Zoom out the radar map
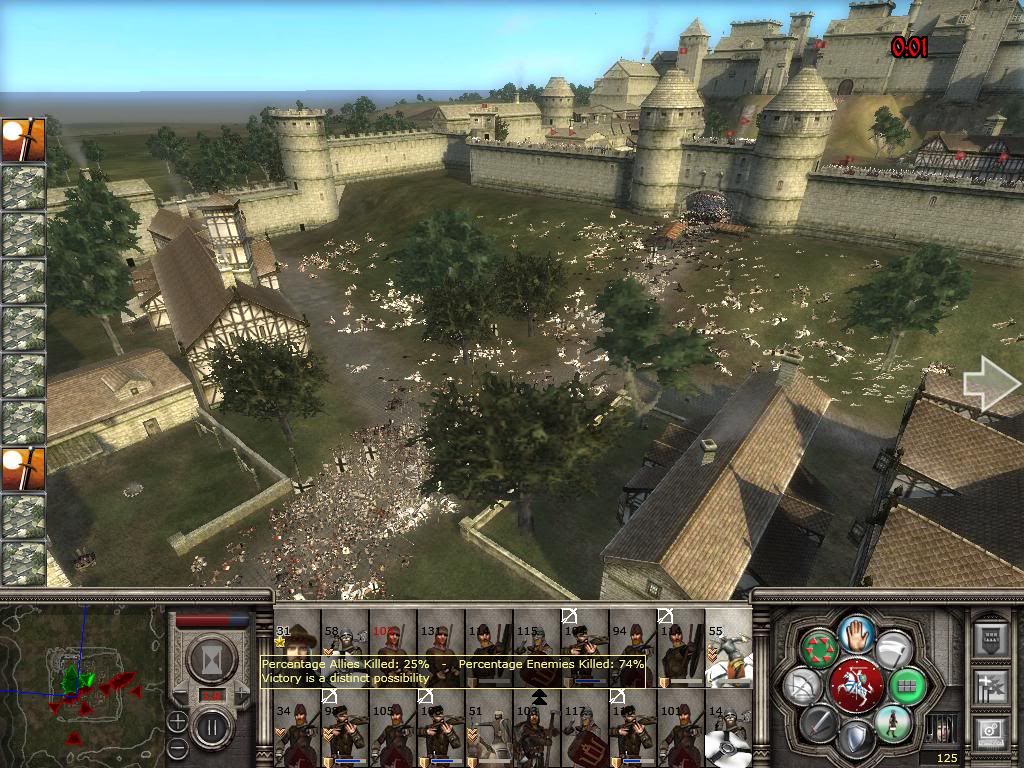 (177, 747)
